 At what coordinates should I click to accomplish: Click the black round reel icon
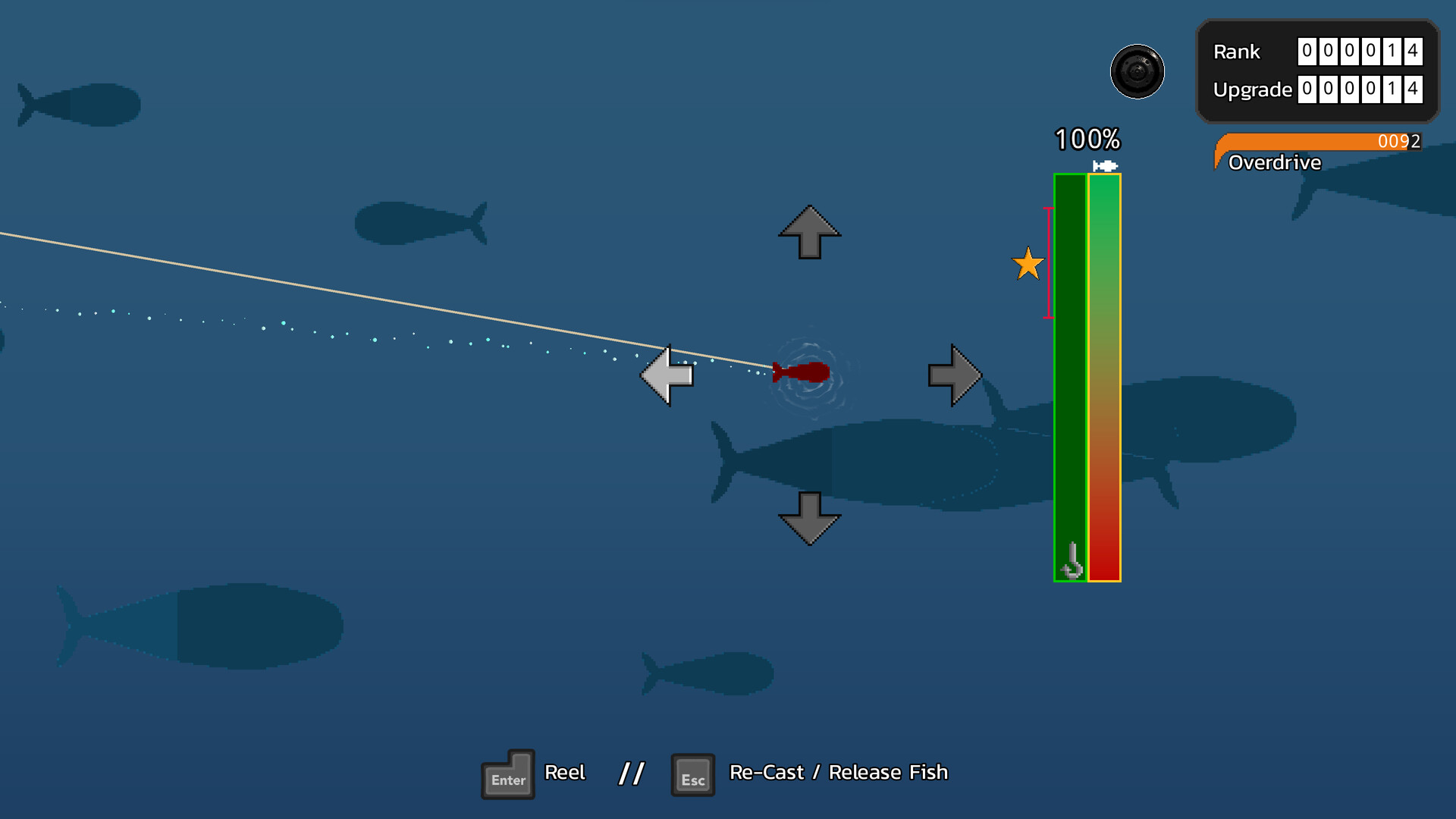(1137, 72)
